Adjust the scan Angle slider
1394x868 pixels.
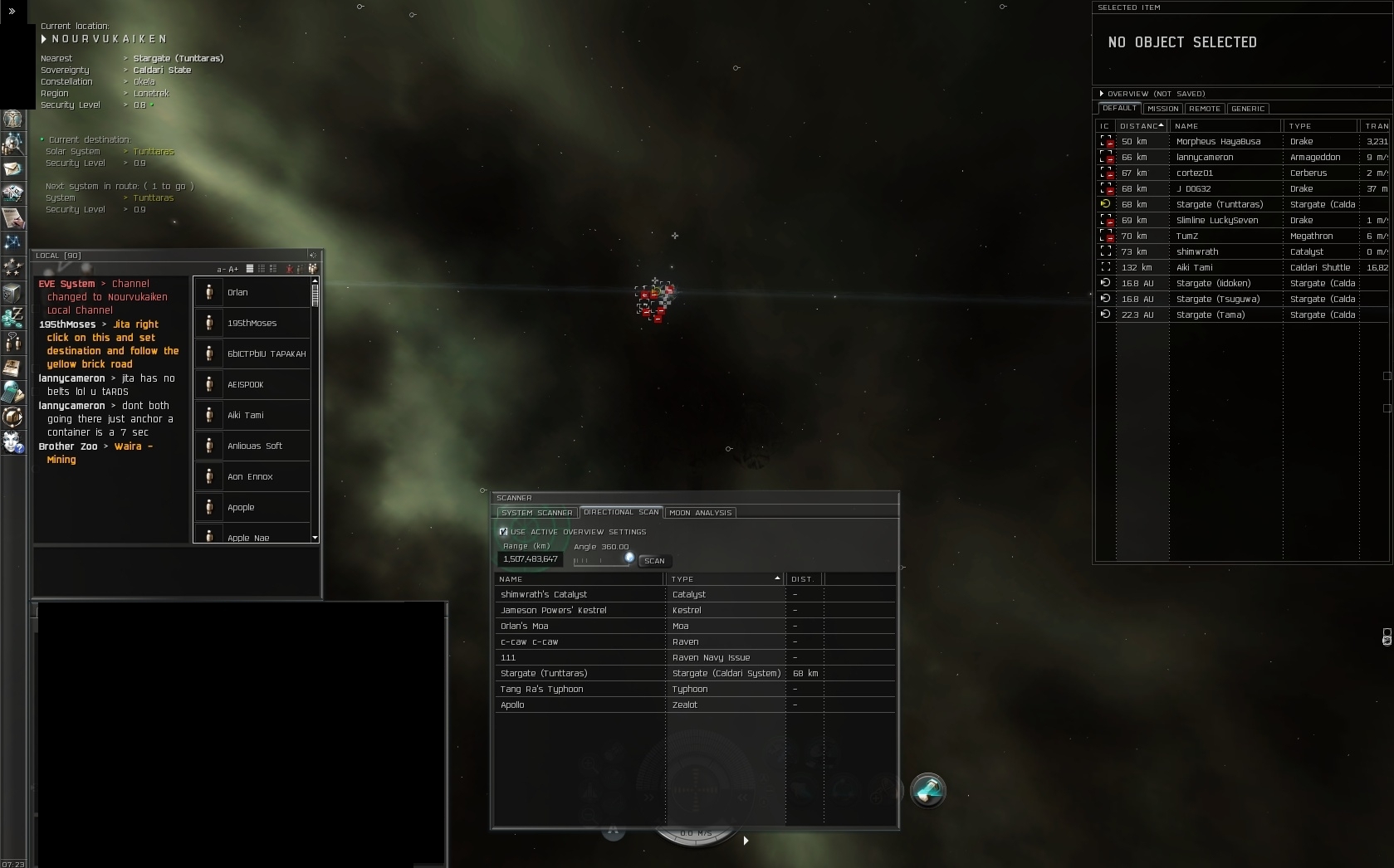pos(629,558)
